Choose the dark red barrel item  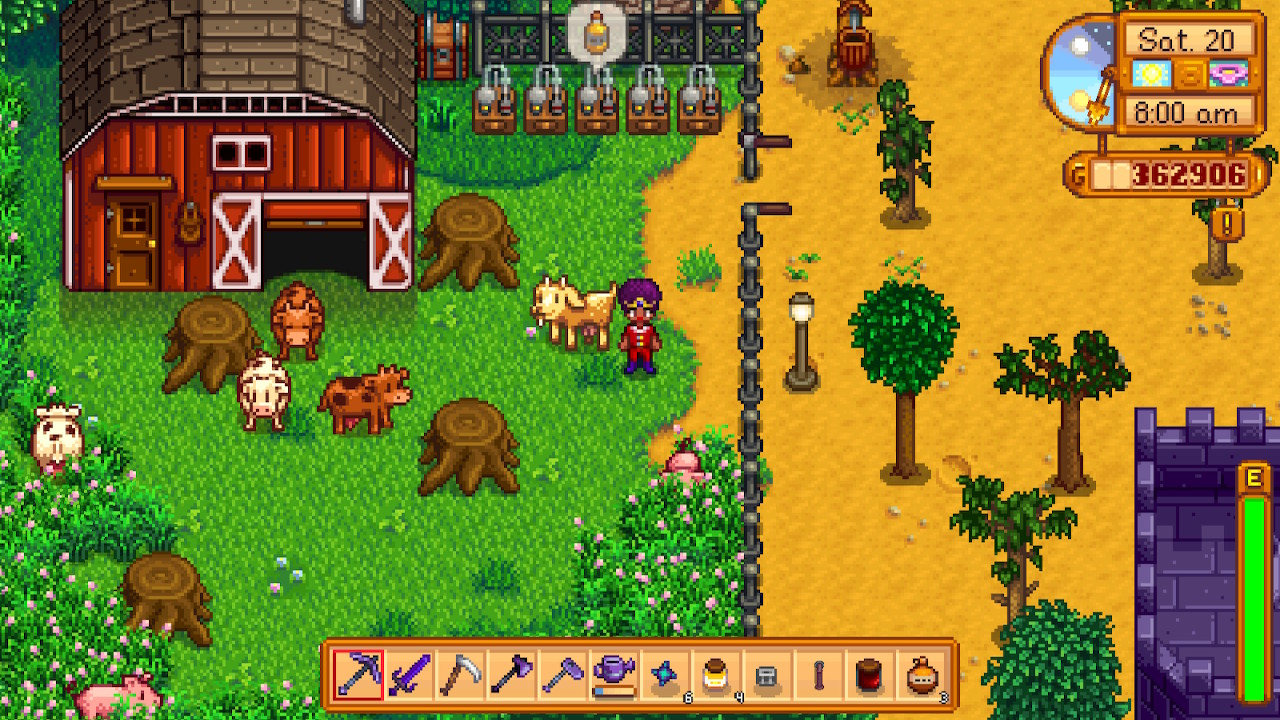[x=871, y=675]
